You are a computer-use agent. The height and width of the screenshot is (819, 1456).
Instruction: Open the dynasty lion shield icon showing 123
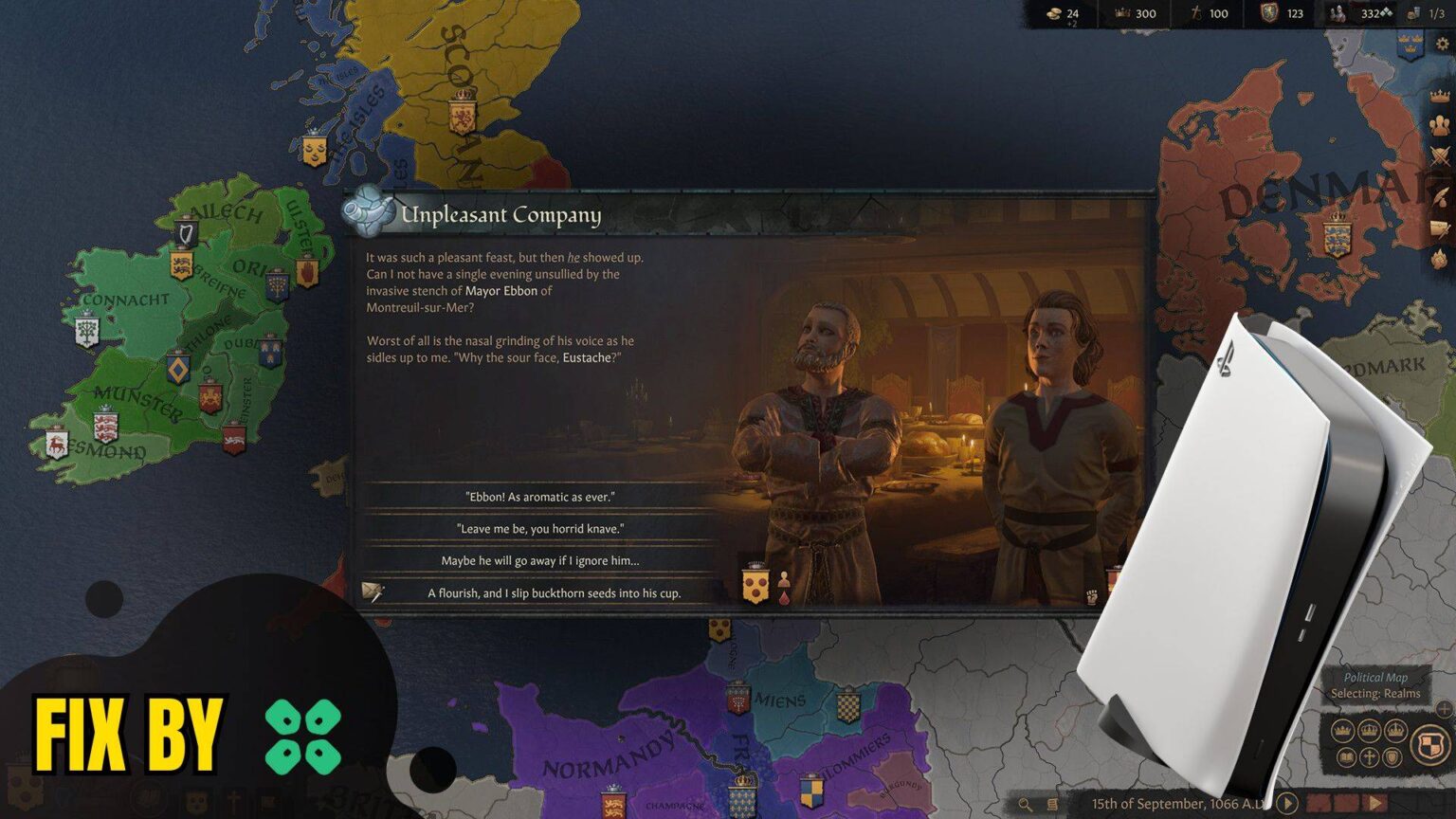click(1270, 13)
